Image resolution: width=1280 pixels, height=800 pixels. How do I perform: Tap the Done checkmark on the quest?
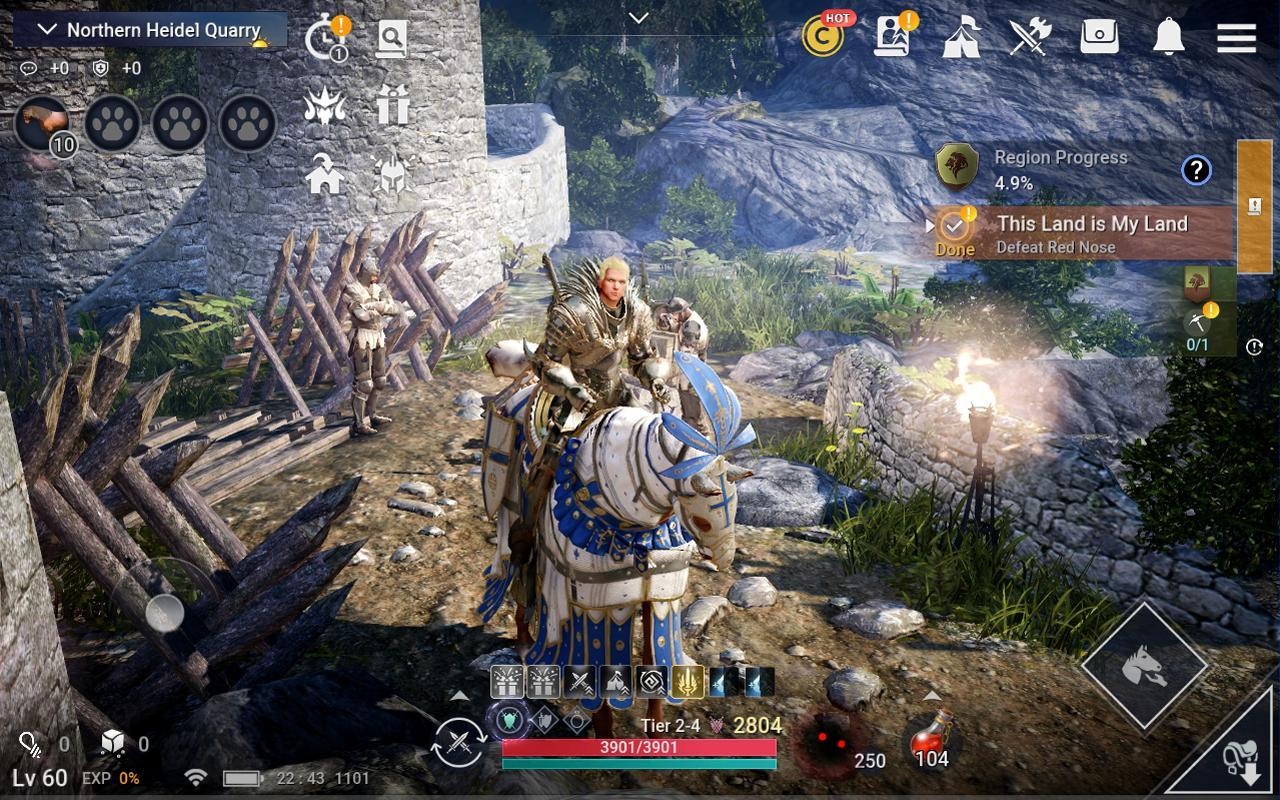(954, 227)
